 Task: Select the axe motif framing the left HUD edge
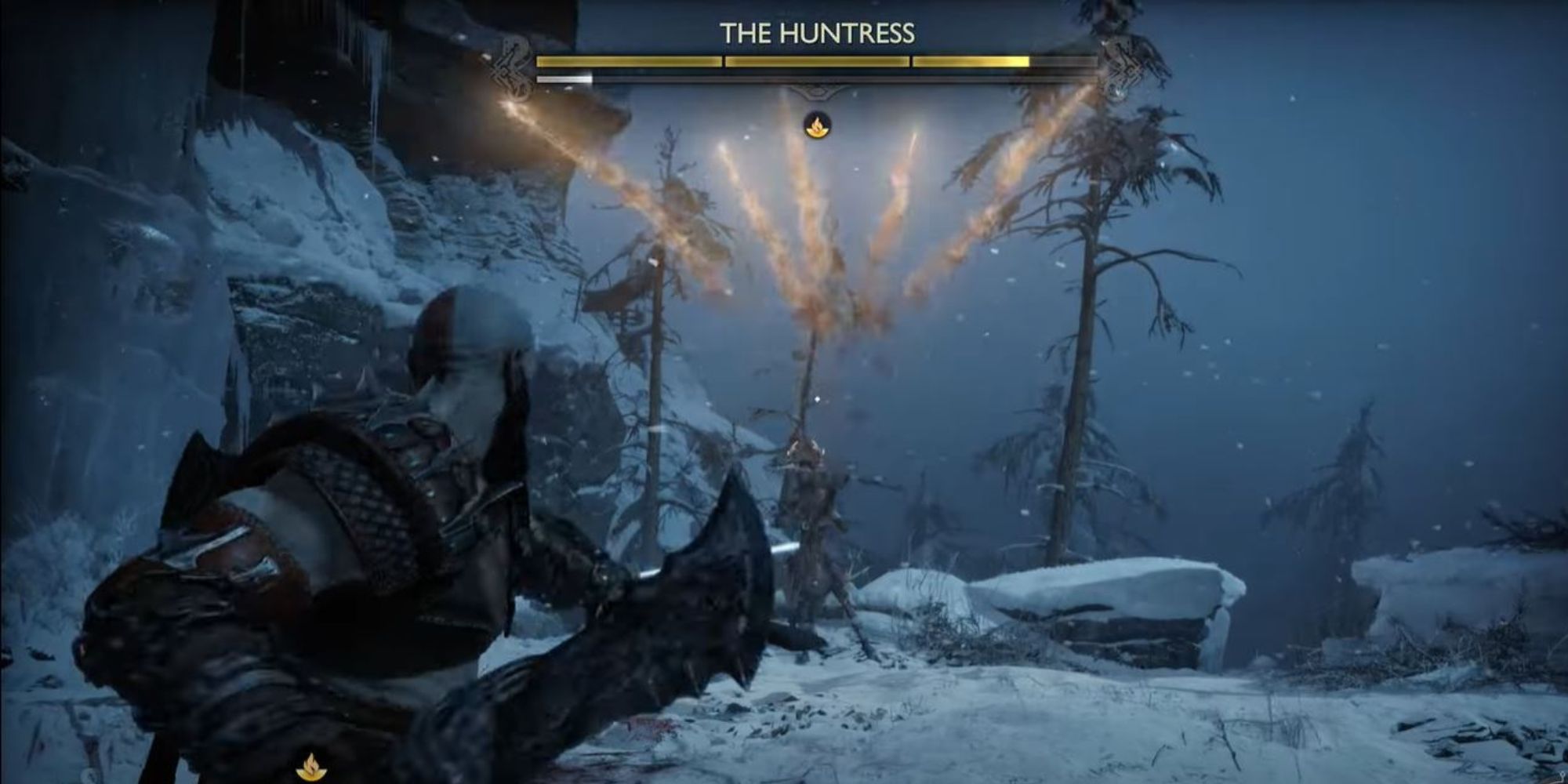coord(514,67)
